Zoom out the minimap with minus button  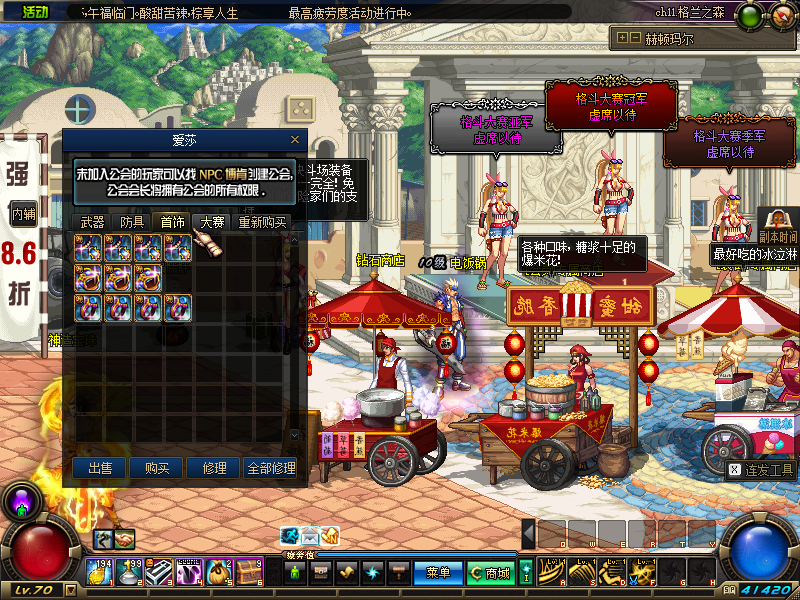pos(636,38)
